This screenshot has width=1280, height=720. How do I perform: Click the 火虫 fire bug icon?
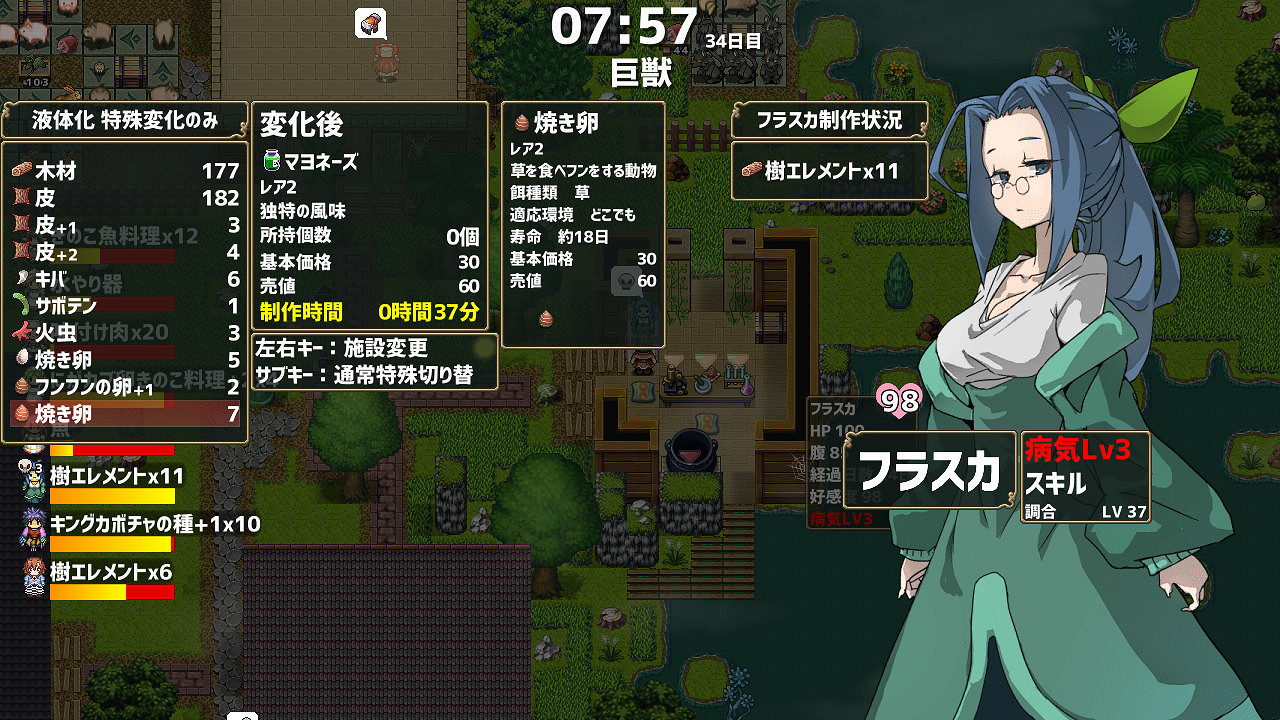click(x=20, y=331)
